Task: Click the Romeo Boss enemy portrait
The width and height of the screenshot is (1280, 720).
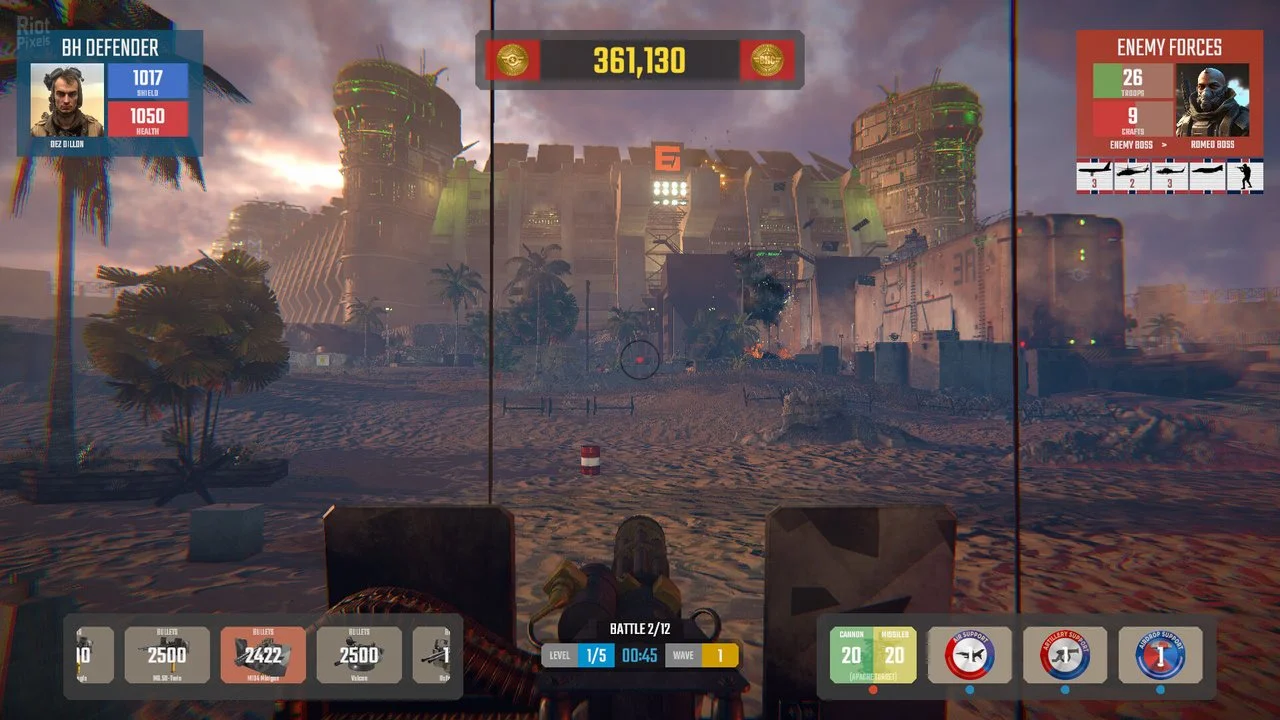Action: tap(1212, 100)
